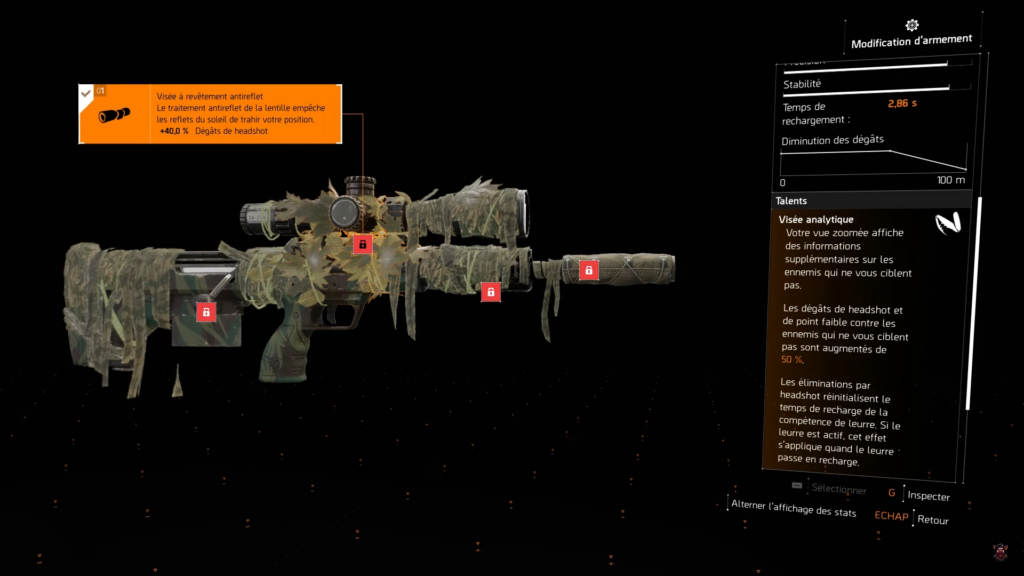Select the locked magazine mod slot
The image size is (1024, 576).
click(x=206, y=312)
